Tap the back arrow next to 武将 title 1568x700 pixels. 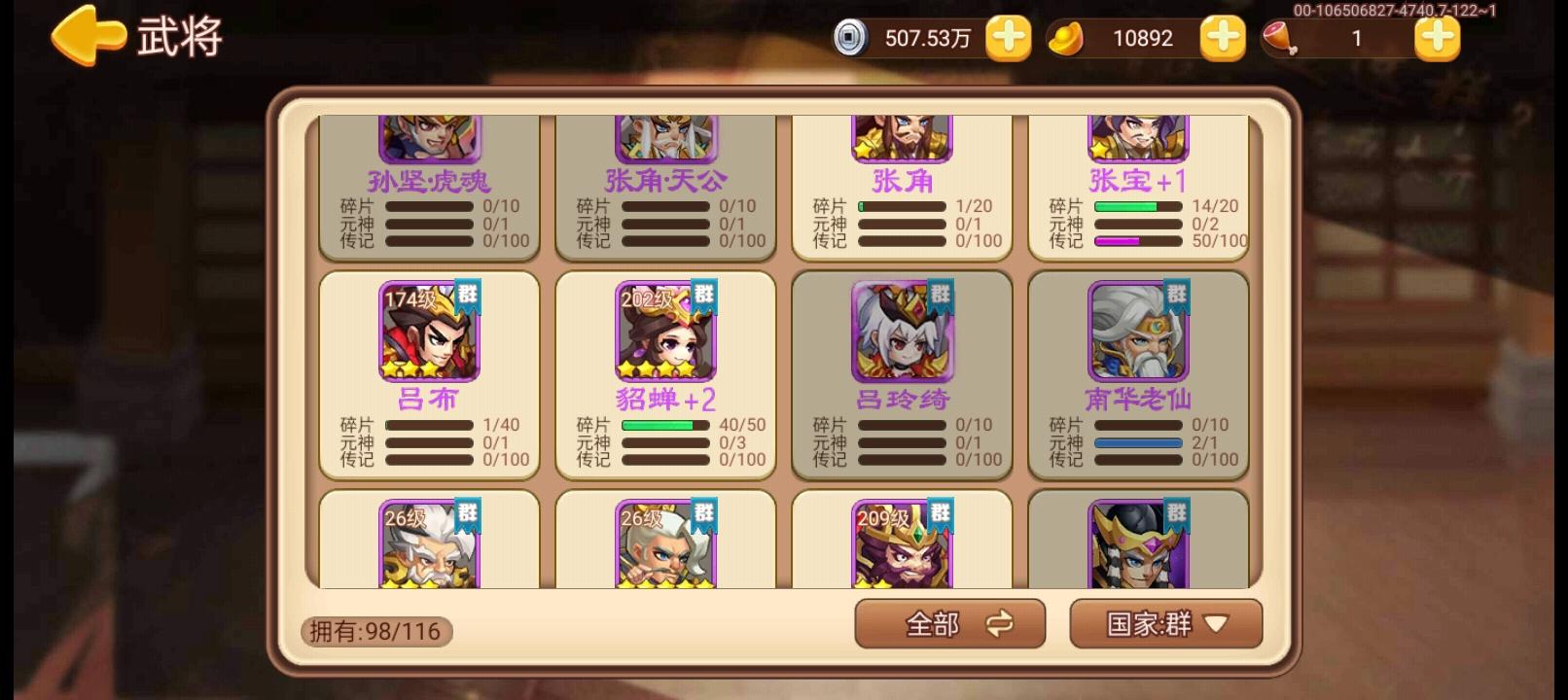coord(89,38)
